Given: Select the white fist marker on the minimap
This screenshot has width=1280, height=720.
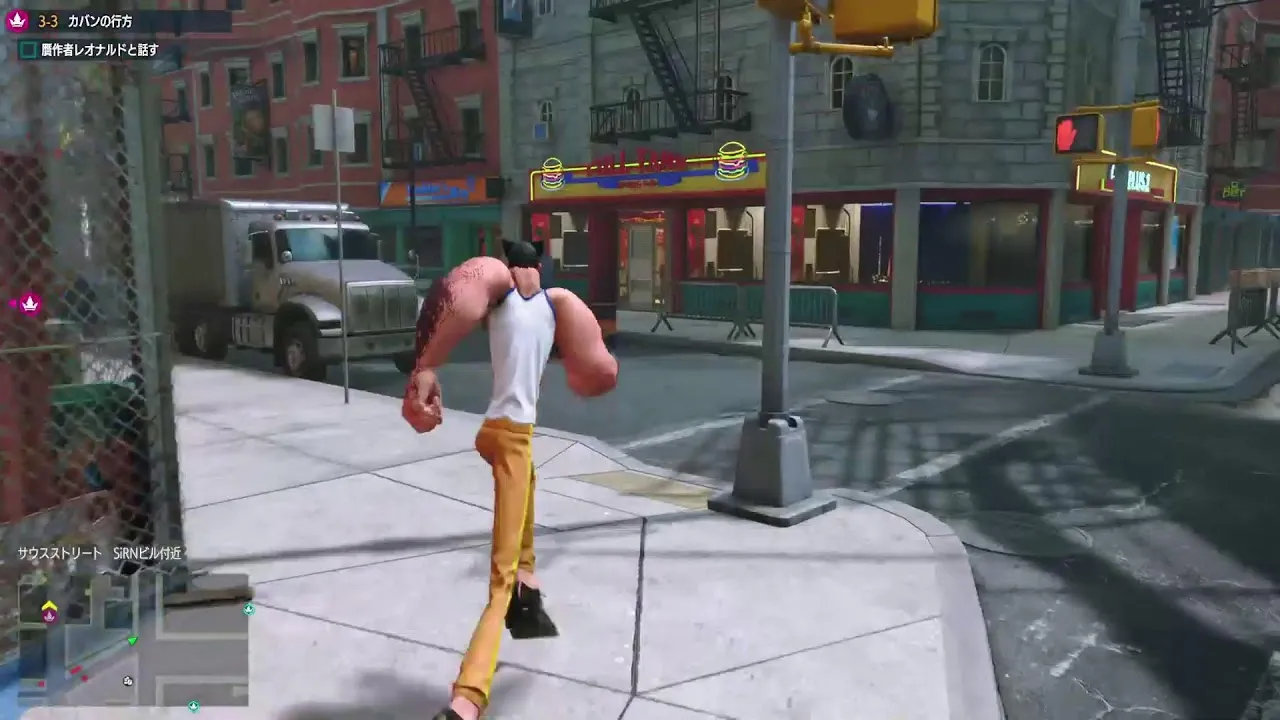Looking at the screenshot, I should point(128,681).
